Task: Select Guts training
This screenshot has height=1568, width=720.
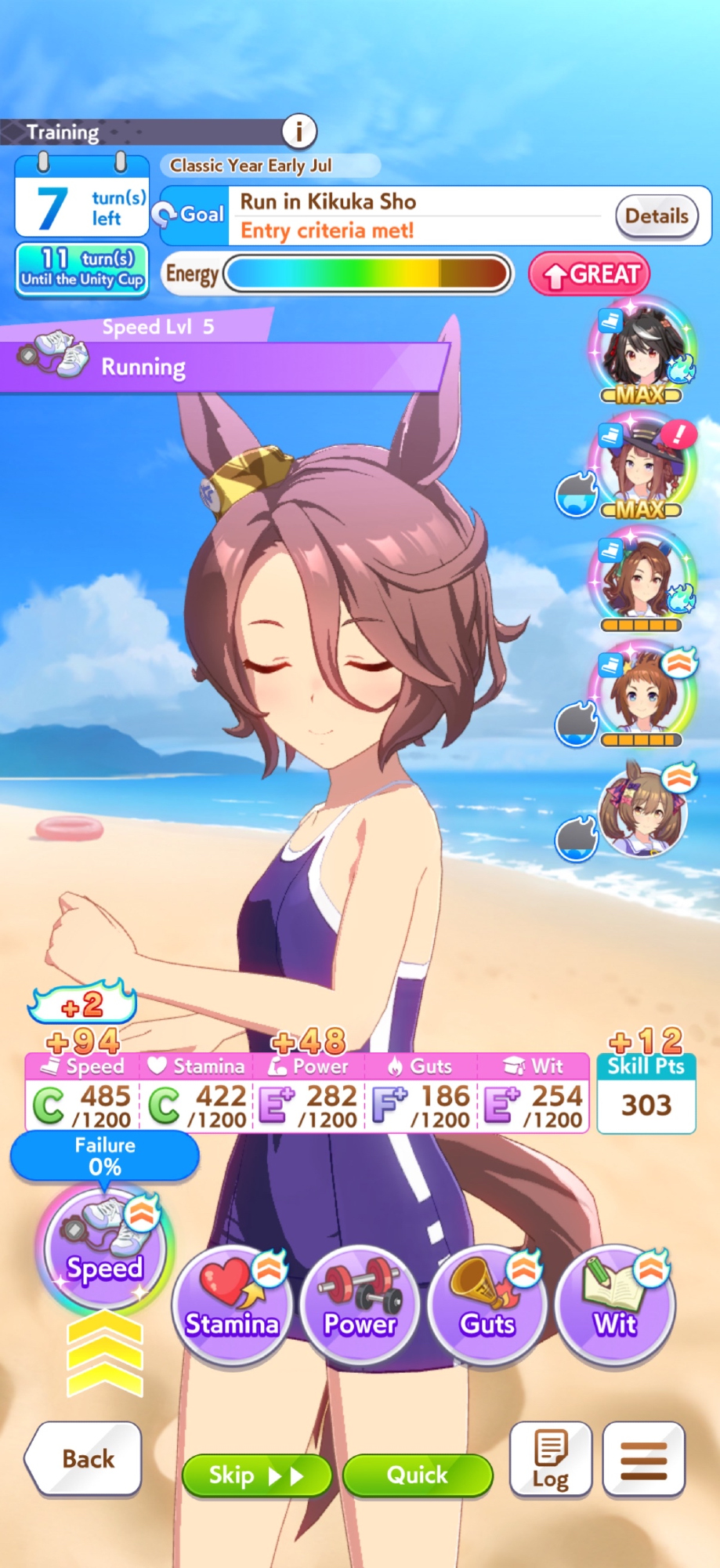Action: pyautogui.click(x=487, y=1305)
